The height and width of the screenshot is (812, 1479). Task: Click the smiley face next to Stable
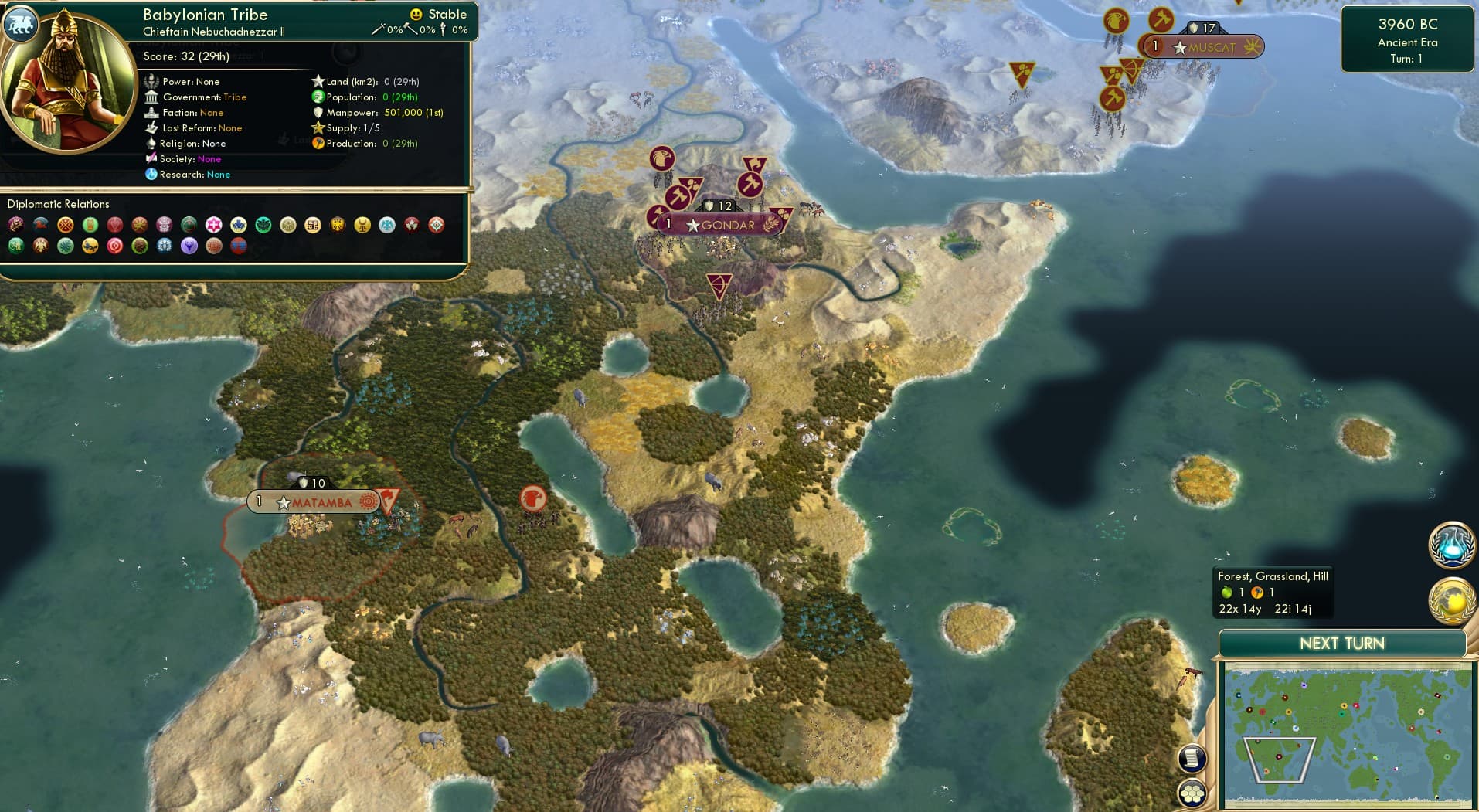[416, 14]
